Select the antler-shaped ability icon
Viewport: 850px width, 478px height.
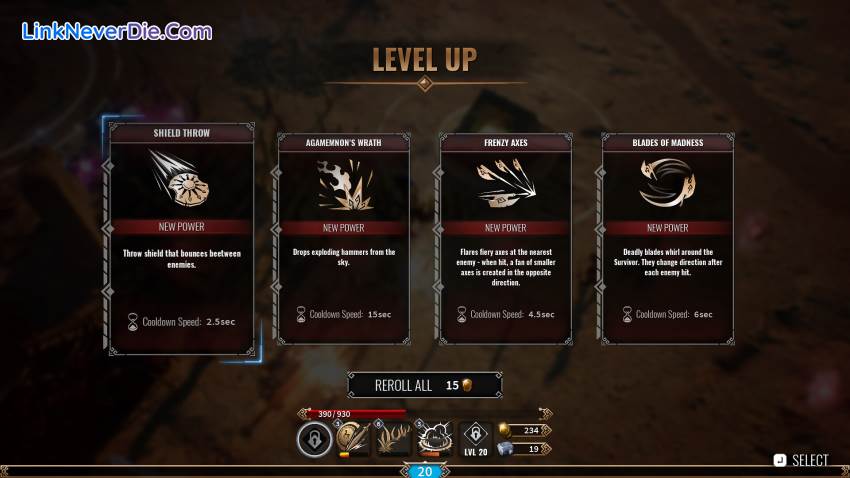point(393,439)
